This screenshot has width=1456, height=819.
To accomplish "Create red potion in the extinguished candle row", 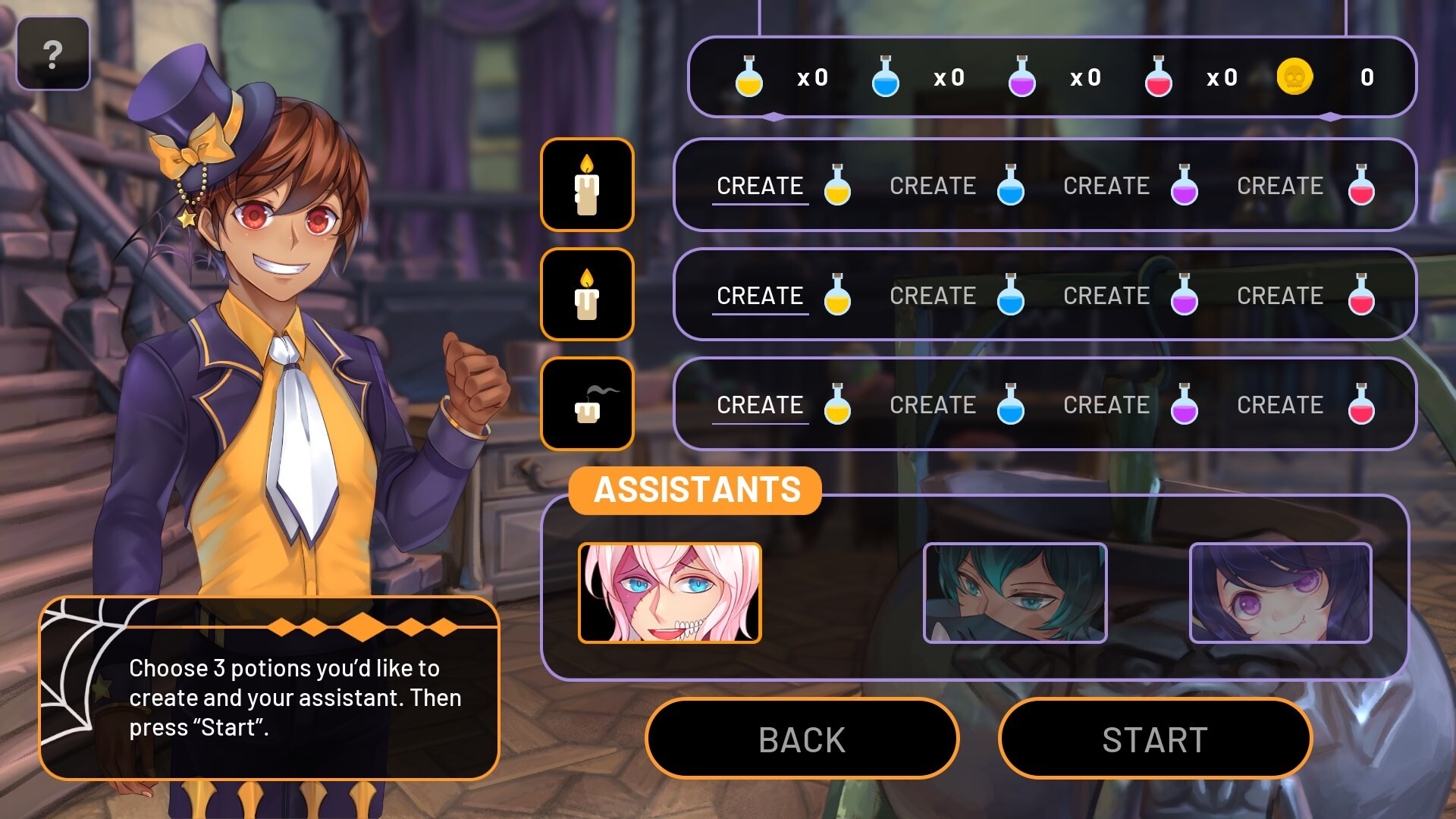I will [x=1304, y=405].
